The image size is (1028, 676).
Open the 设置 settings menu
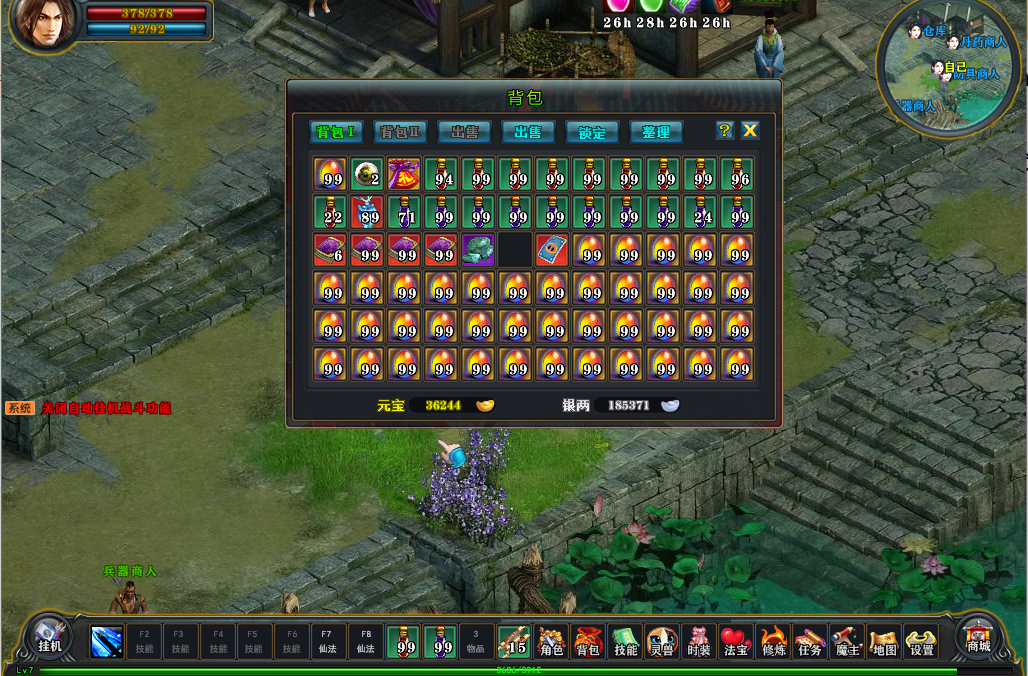pos(921,641)
